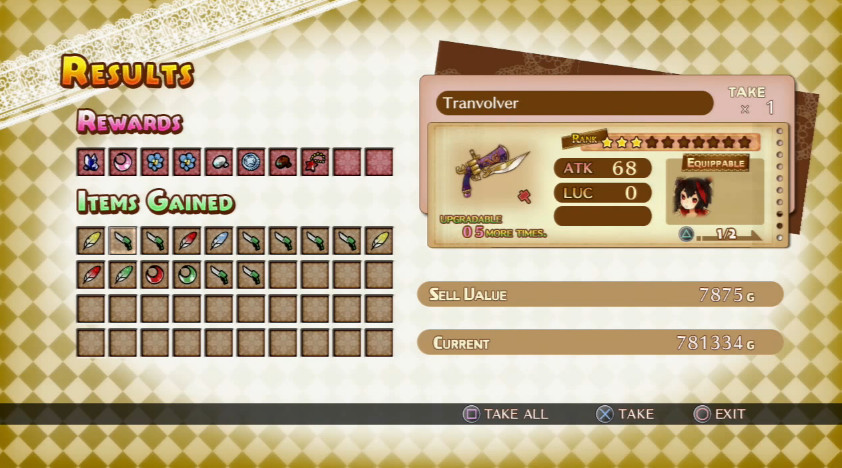Choose the blue feather item
Screen dimensions: 842x468
coord(219,241)
